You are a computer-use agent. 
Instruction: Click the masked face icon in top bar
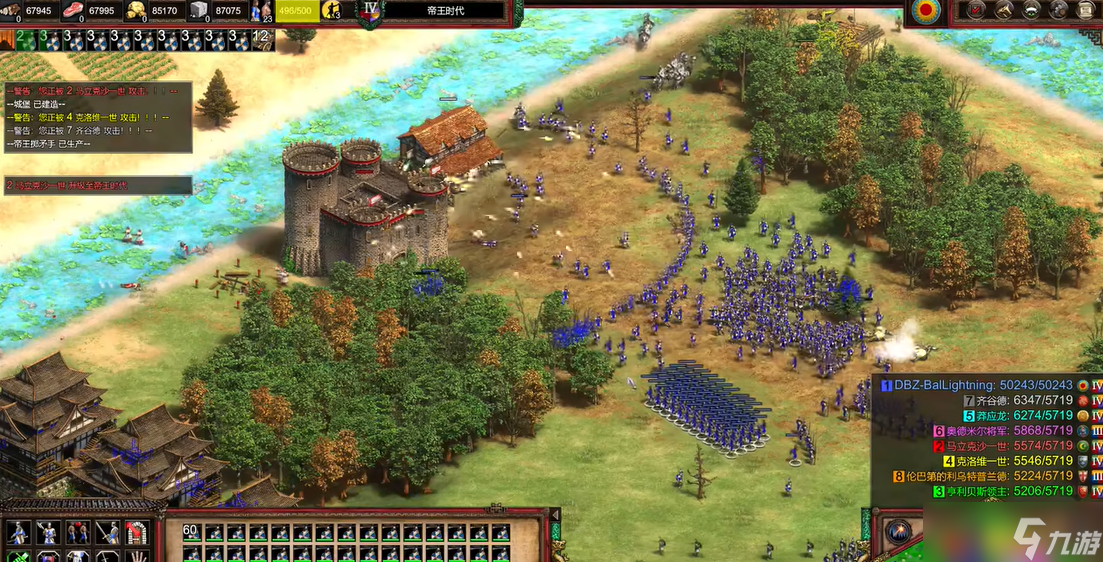(1029, 10)
